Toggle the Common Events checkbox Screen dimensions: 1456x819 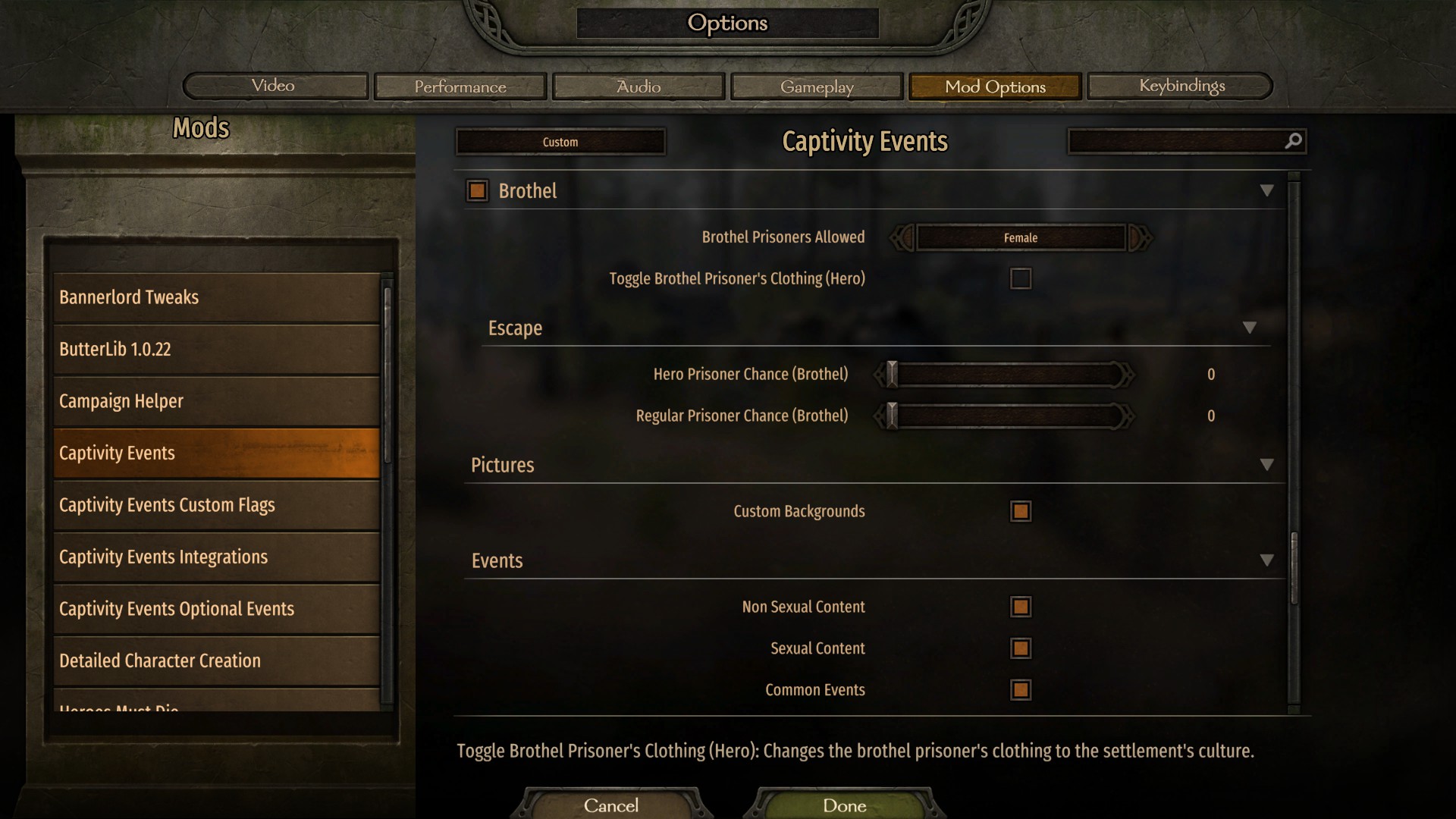[x=1021, y=690]
